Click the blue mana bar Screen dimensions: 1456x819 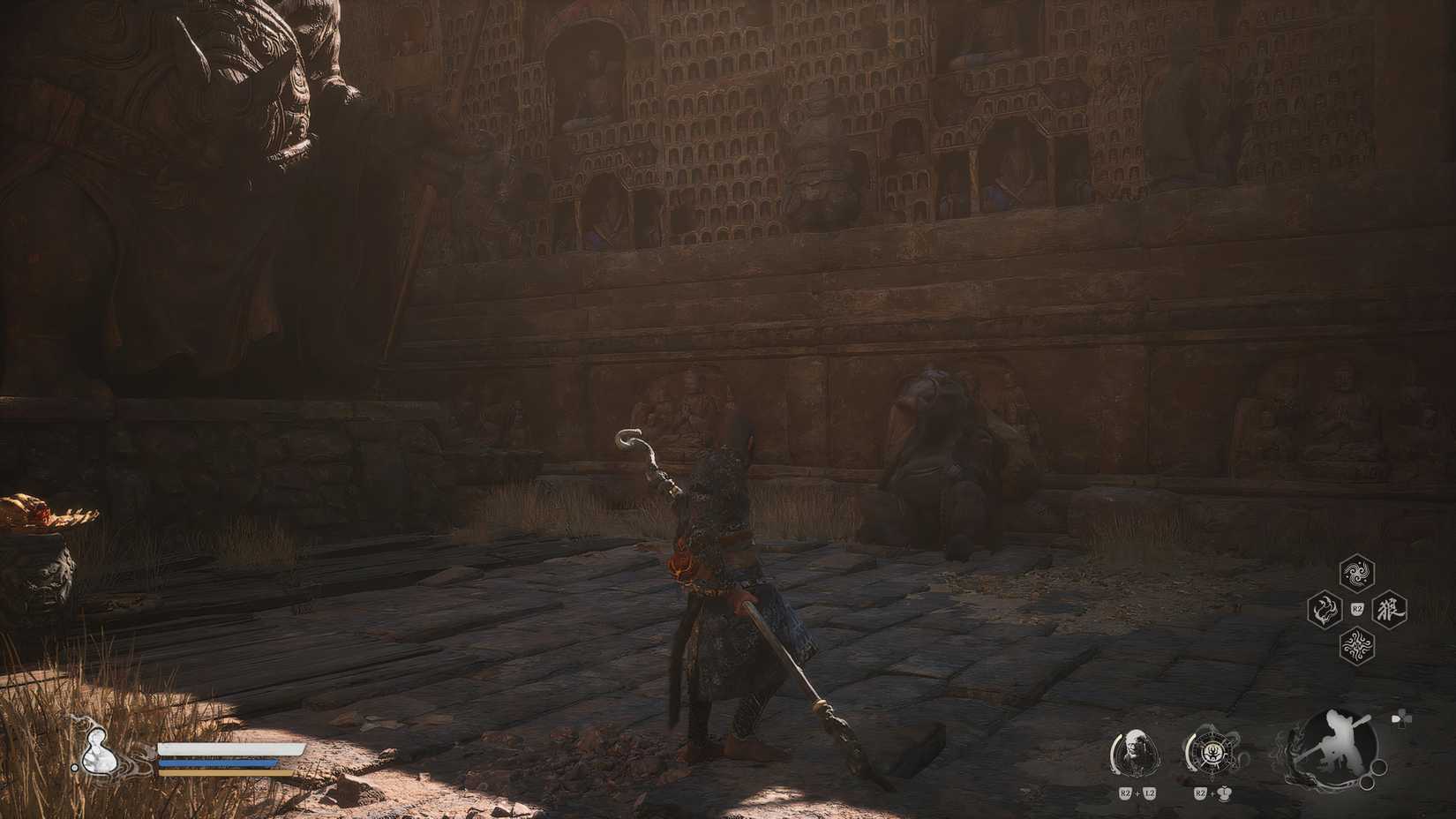point(216,763)
